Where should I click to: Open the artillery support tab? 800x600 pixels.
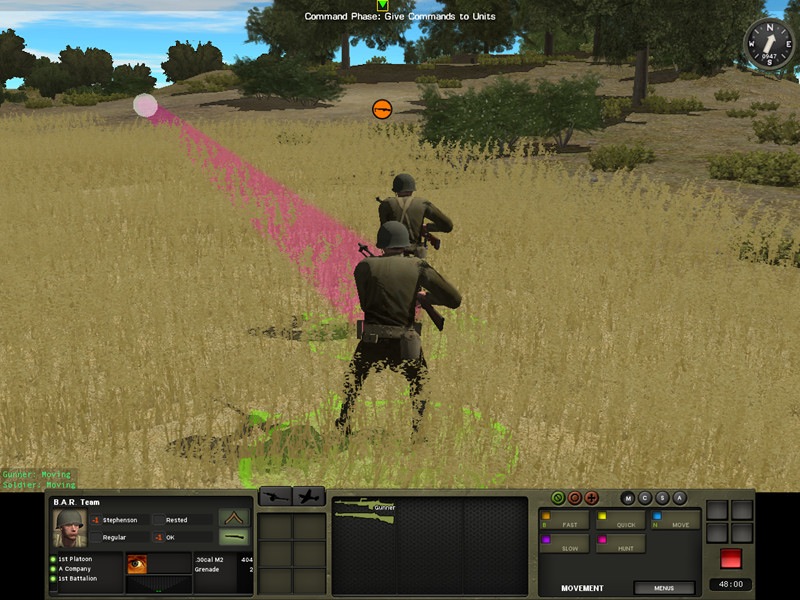(x=275, y=496)
